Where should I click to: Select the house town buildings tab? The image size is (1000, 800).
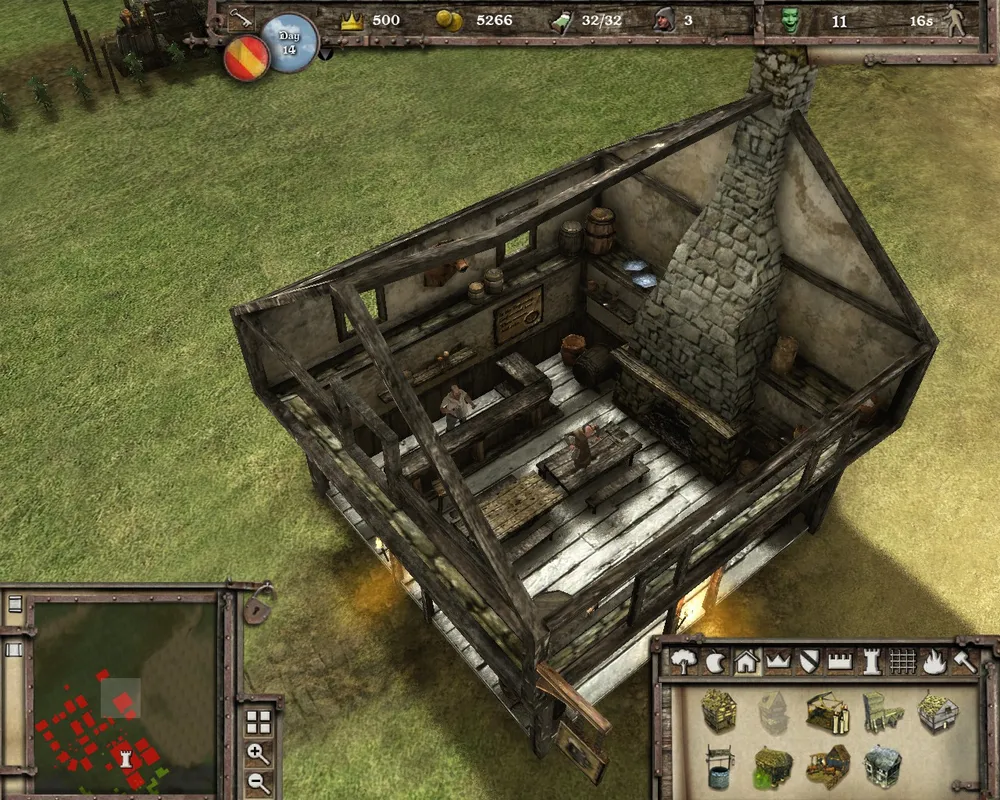(x=745, y=660)
